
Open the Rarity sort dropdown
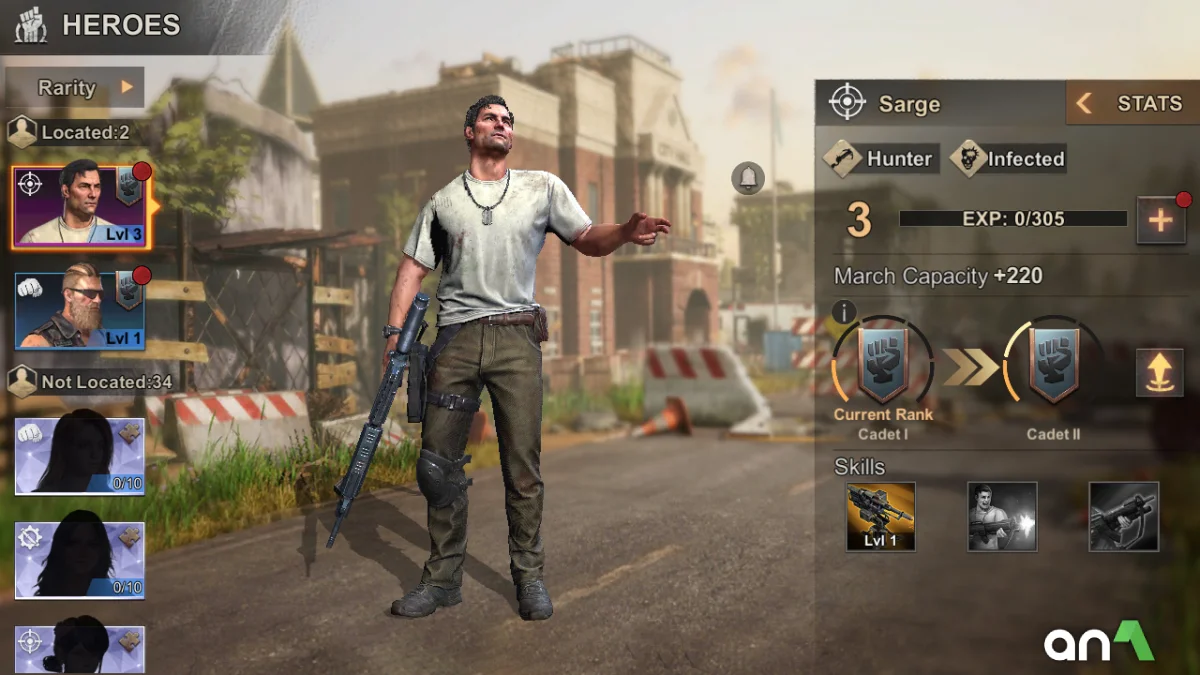tap(86, 88)
